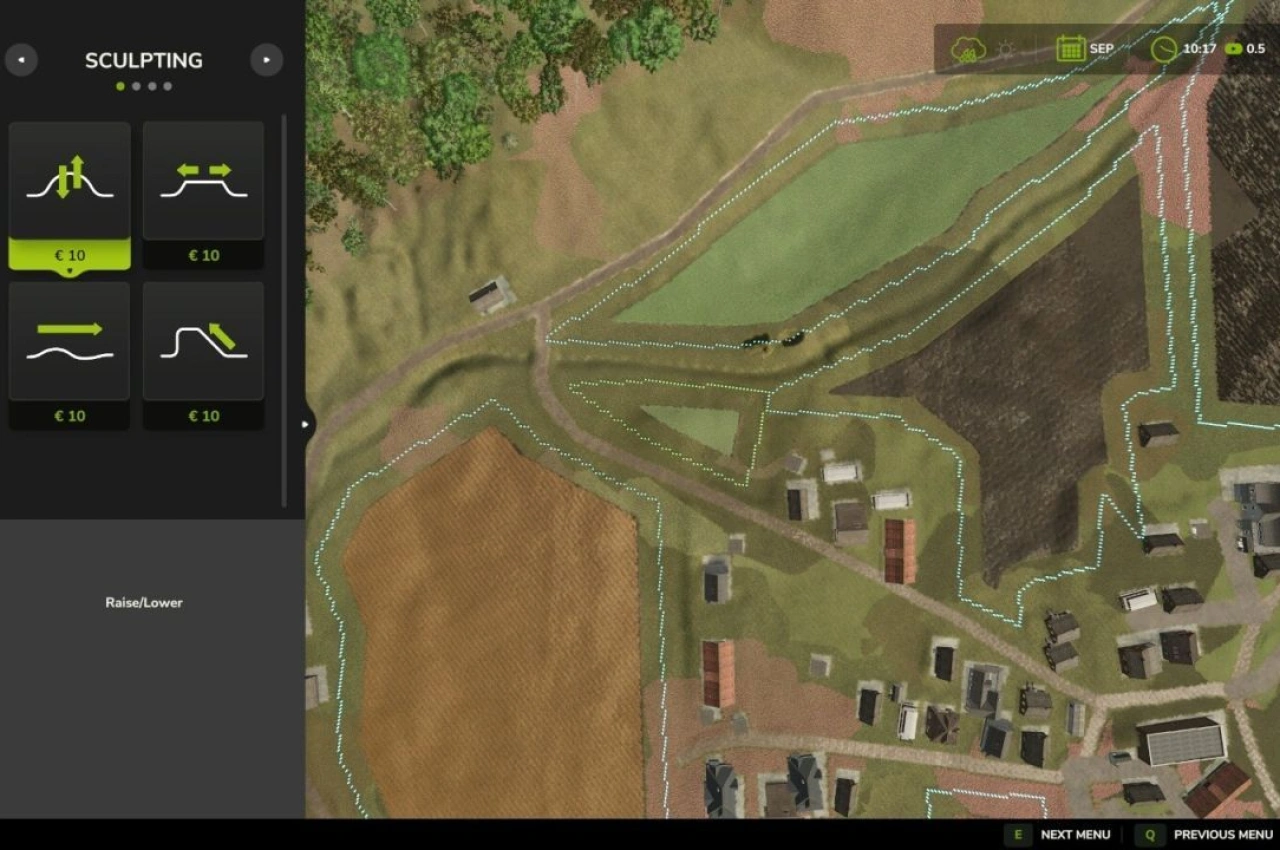Go back a tool category with left arrow

click(22, 60)
